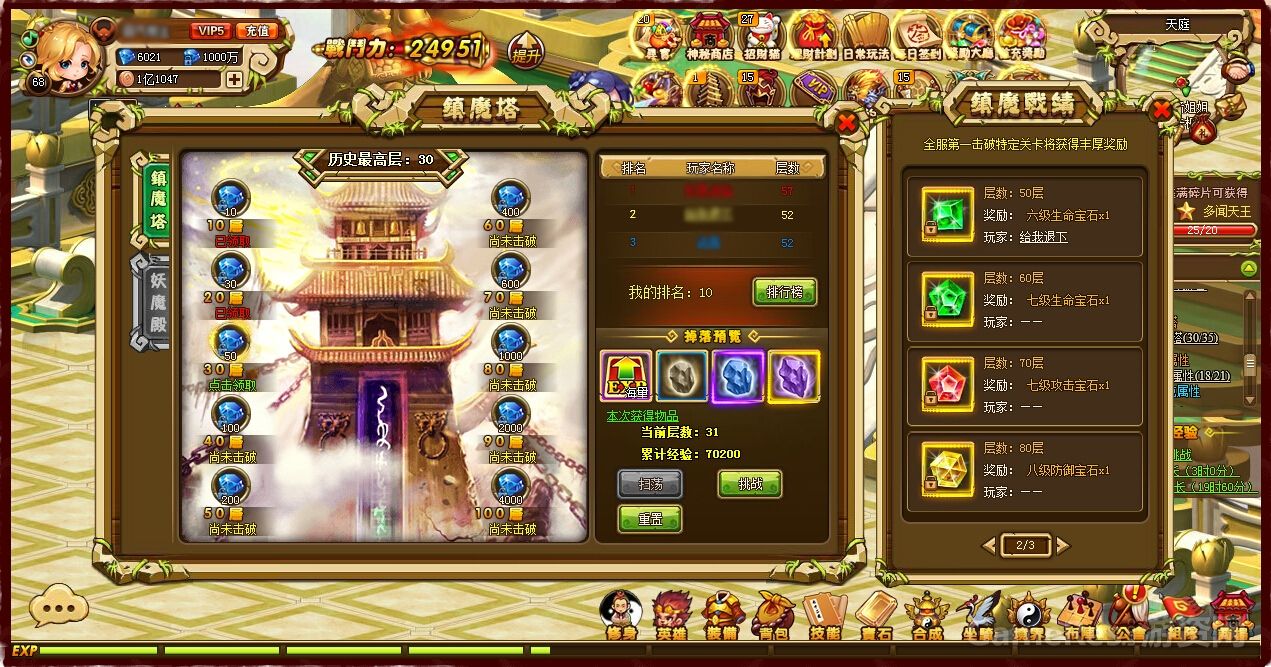Reset the tower with 重置
1271x667 pixels.
[649, 519]
